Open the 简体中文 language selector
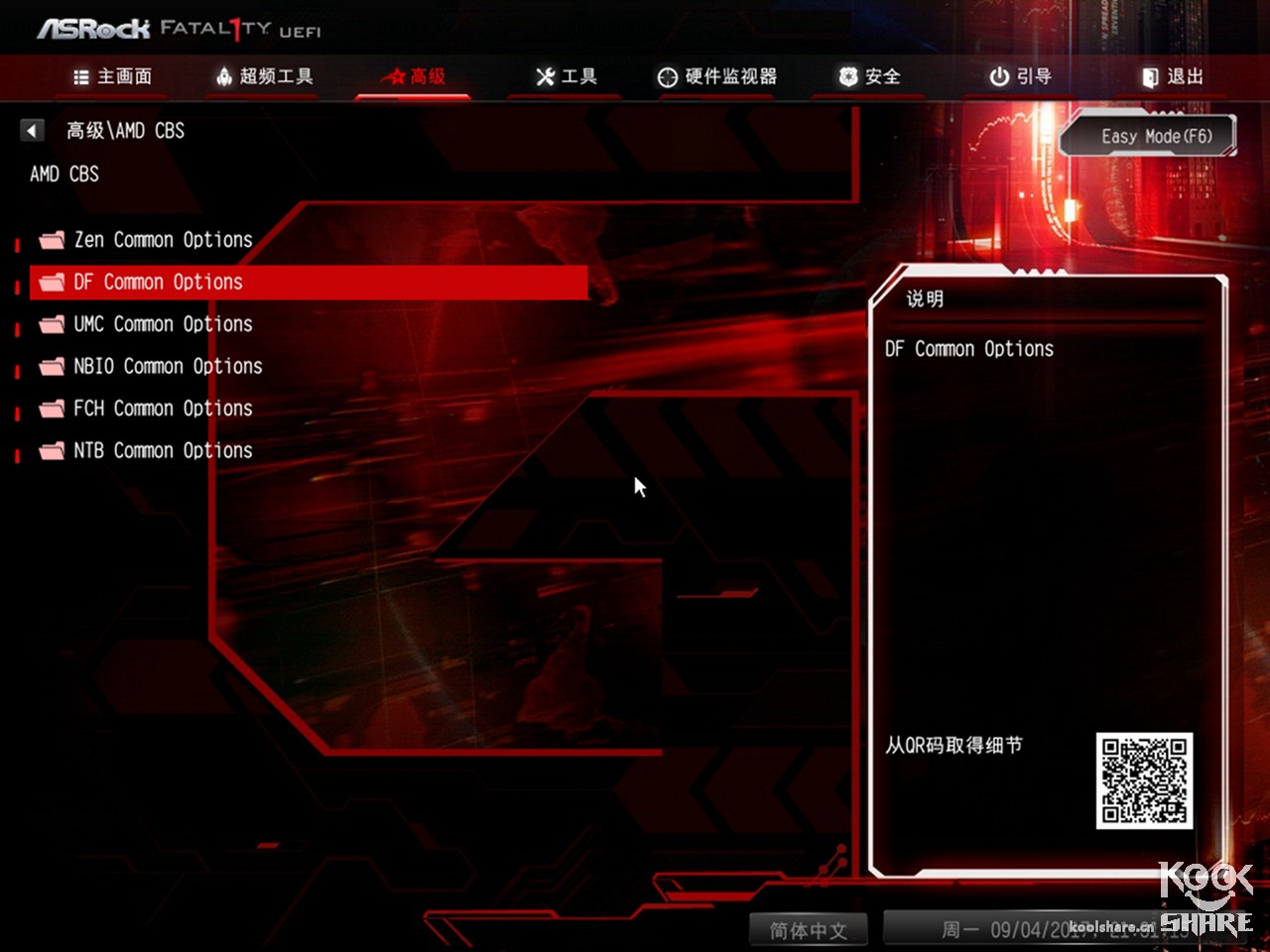The height and width of the screenshot is (952, 1270). [809, 930]
